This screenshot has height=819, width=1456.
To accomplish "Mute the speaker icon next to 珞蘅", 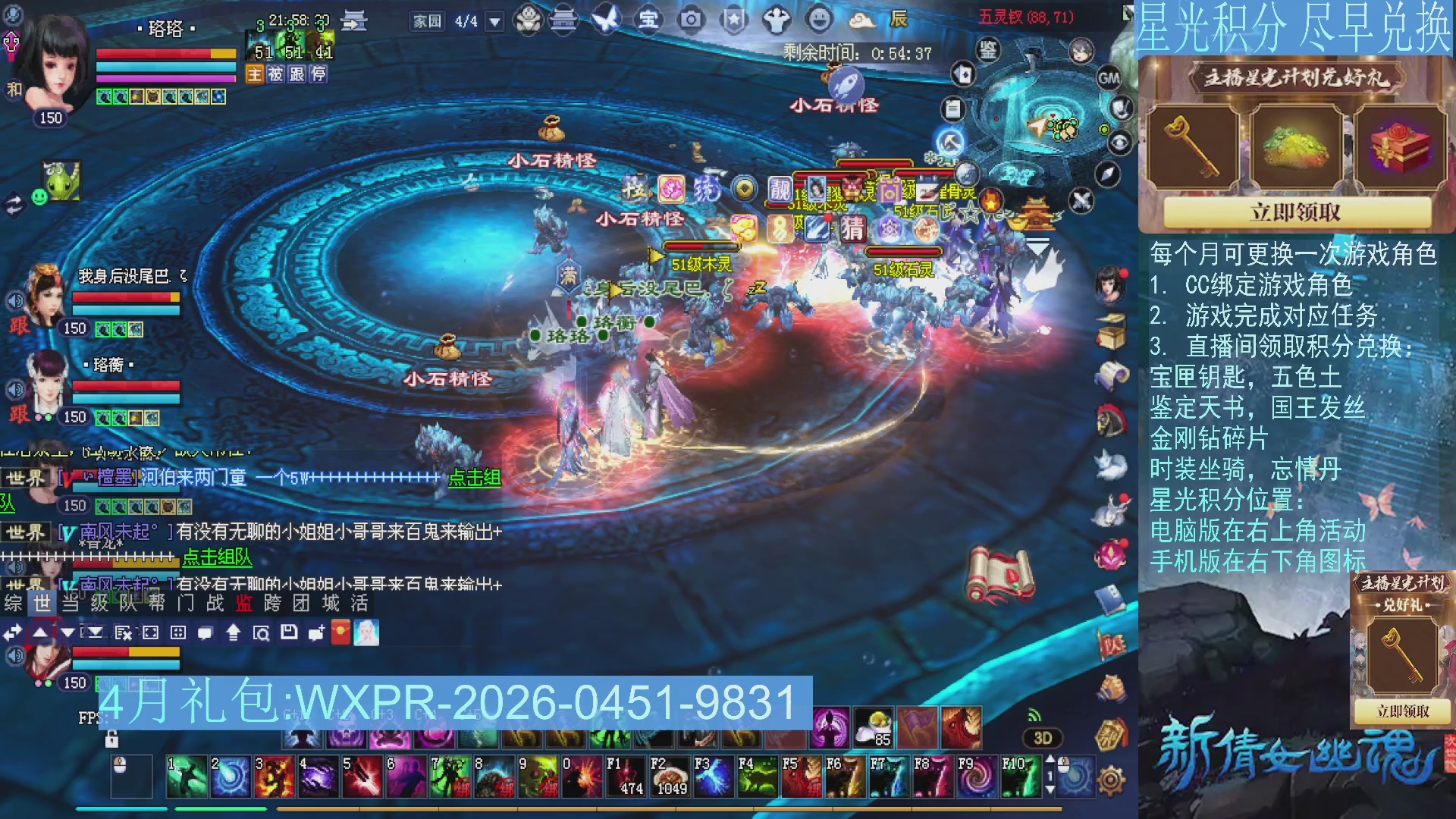I will [15, 389].
